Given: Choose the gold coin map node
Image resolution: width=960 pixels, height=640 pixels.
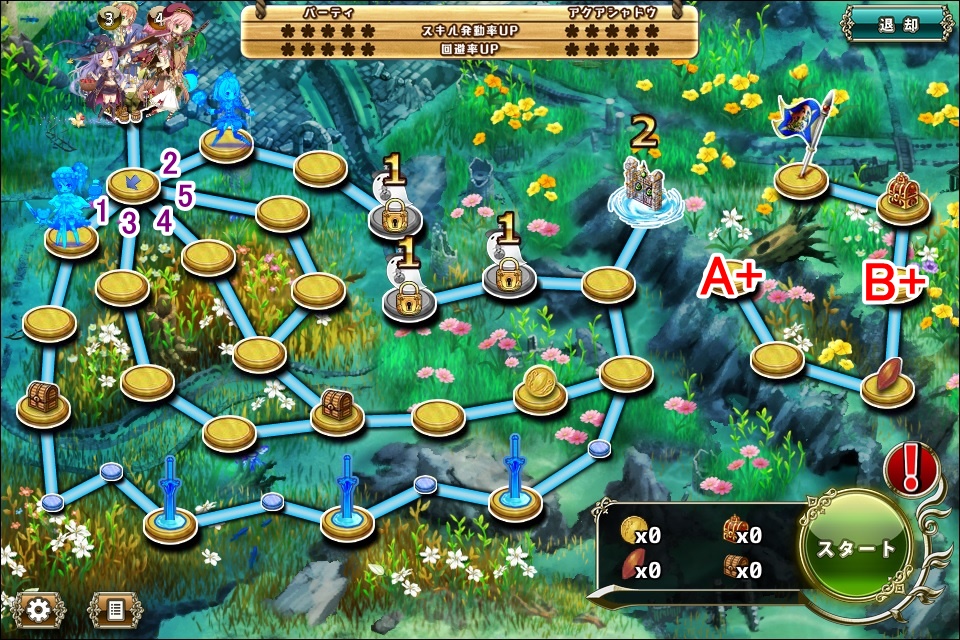Looking at the screenshot, I should click(540, 388).
